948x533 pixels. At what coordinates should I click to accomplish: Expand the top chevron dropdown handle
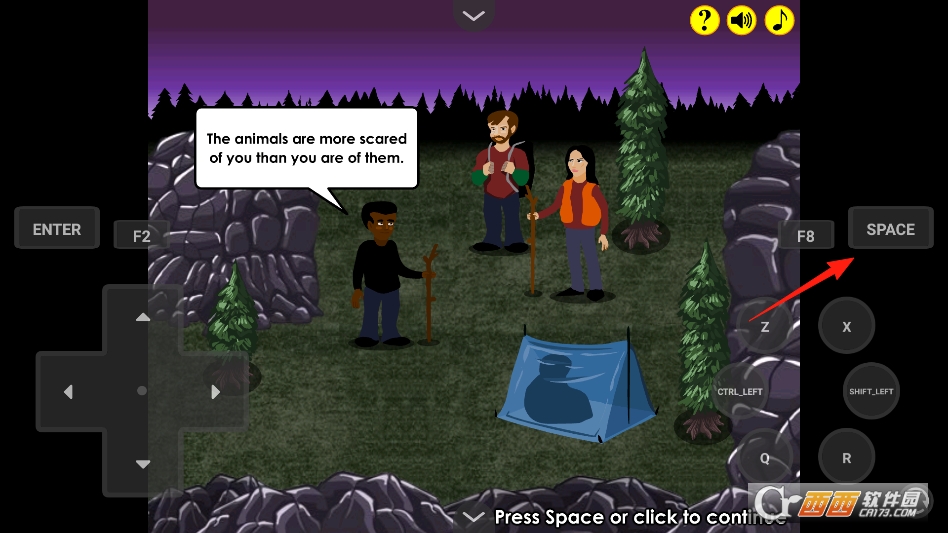tap(474, 15)
